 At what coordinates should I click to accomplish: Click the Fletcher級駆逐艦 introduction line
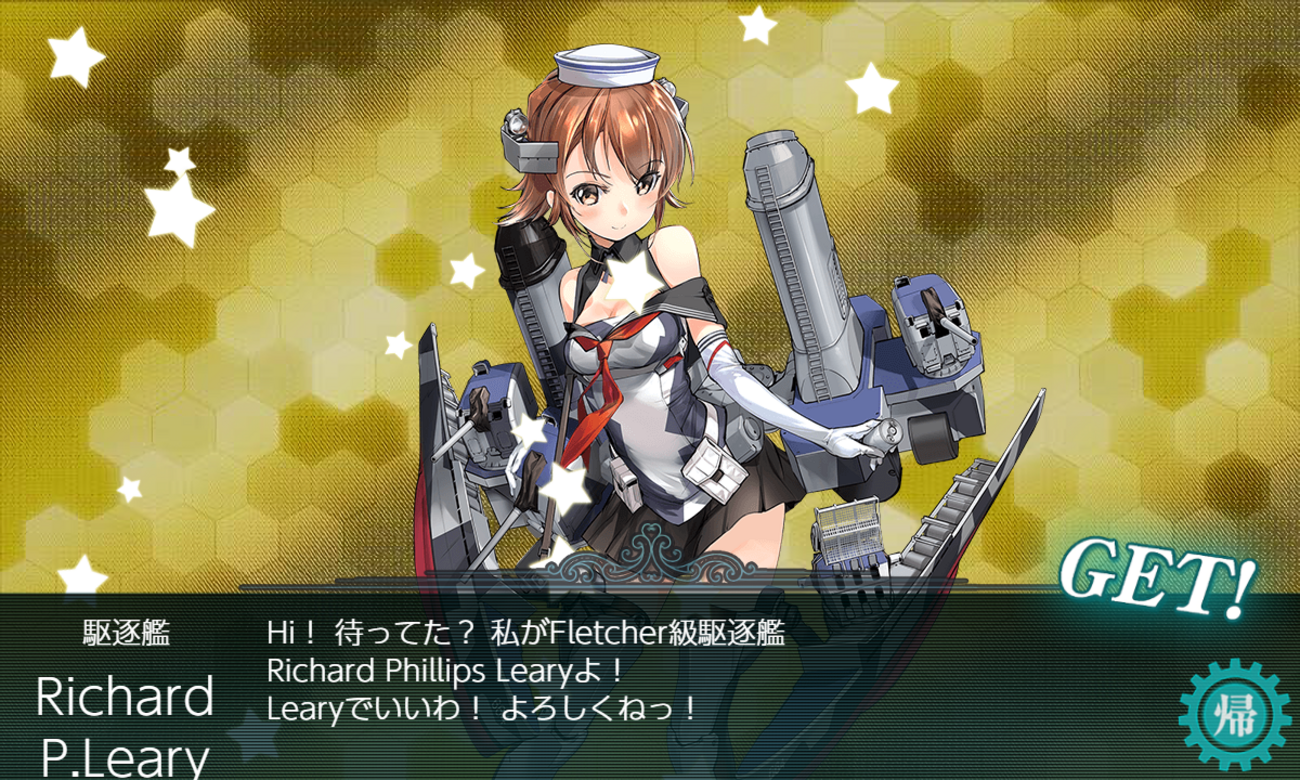click(528, 630)
